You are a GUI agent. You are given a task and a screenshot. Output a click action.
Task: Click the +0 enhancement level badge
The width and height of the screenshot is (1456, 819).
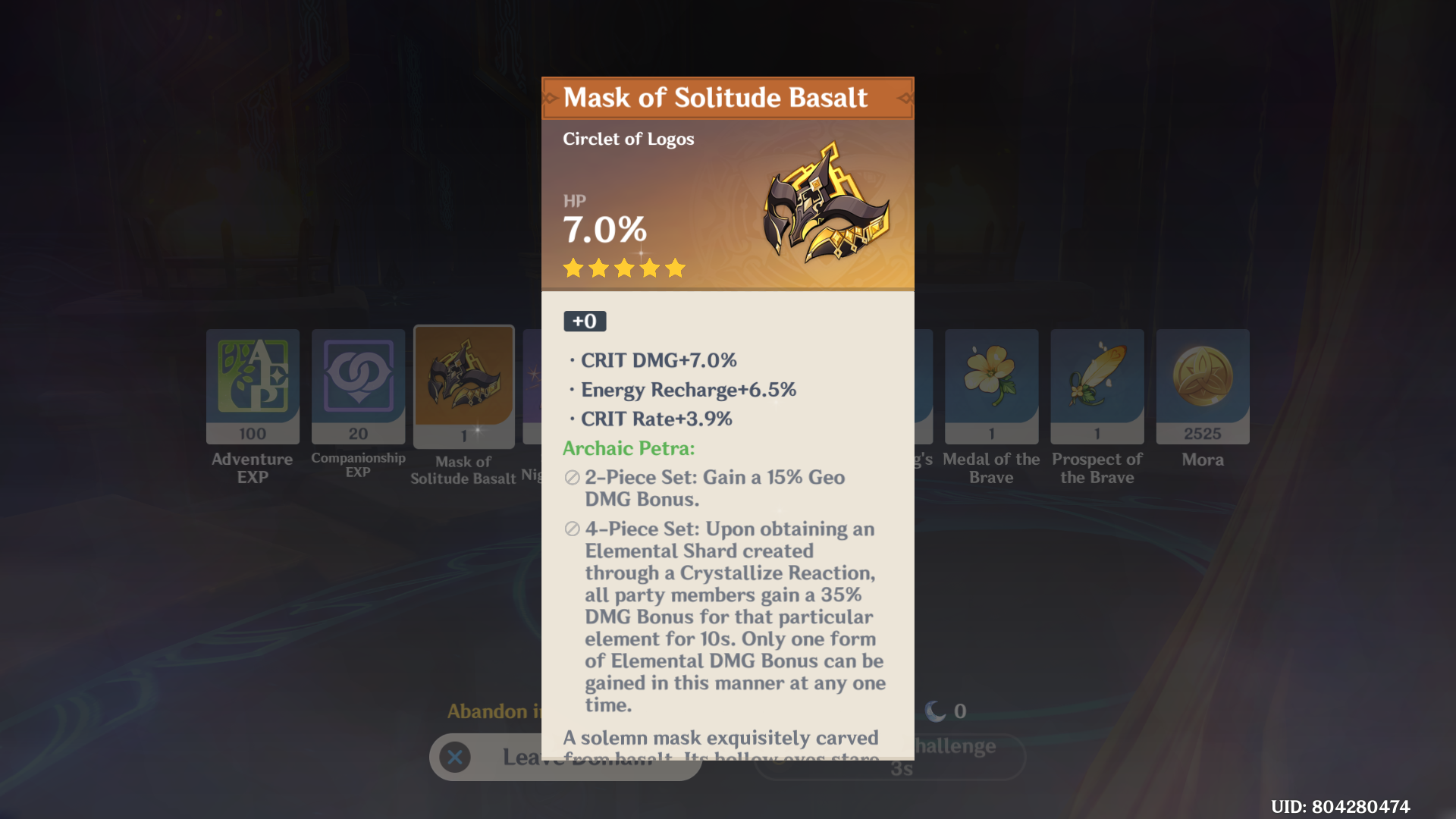584,321
